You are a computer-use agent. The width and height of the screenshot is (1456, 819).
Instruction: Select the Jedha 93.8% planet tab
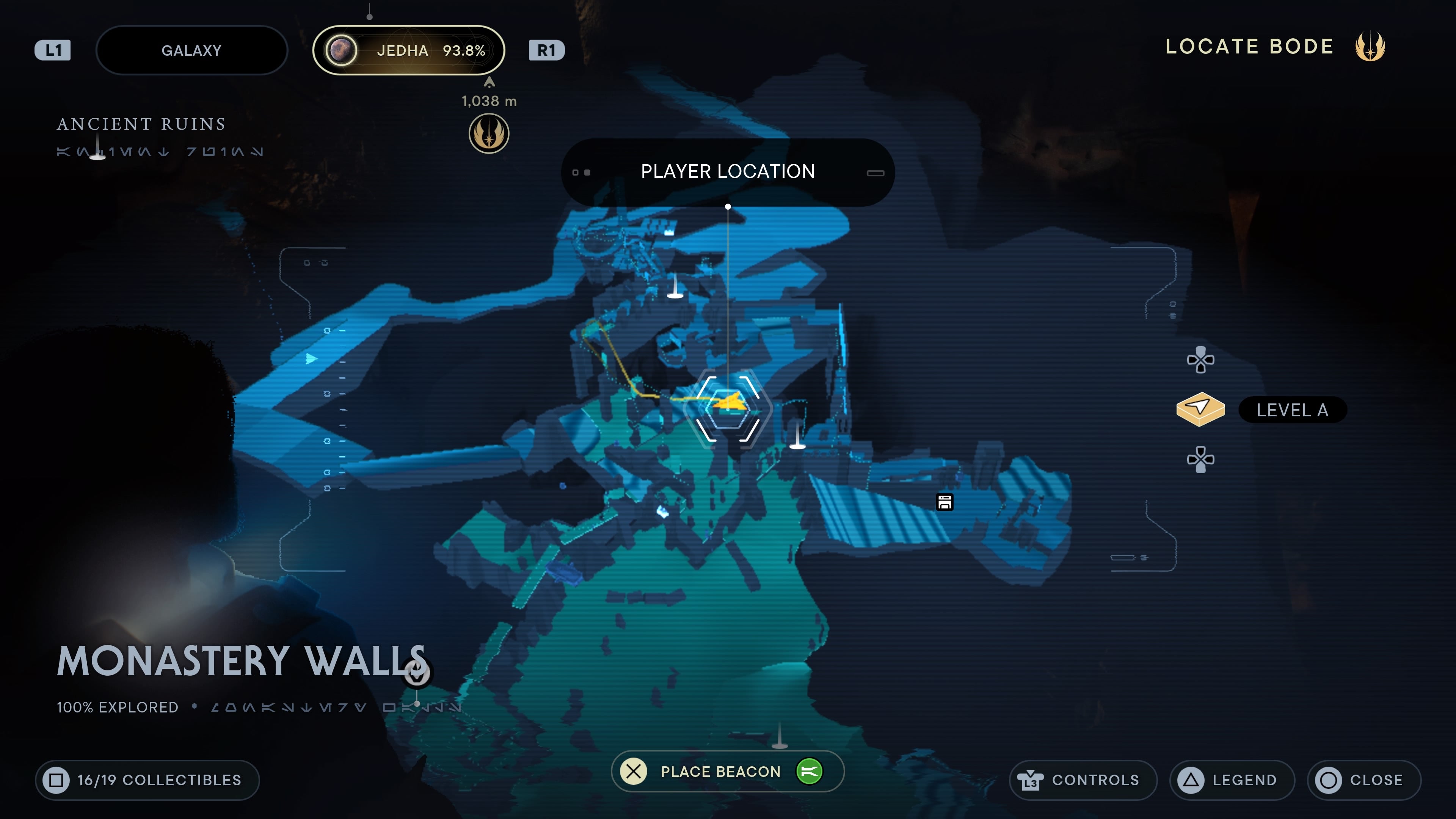click(x=408, y=50)
